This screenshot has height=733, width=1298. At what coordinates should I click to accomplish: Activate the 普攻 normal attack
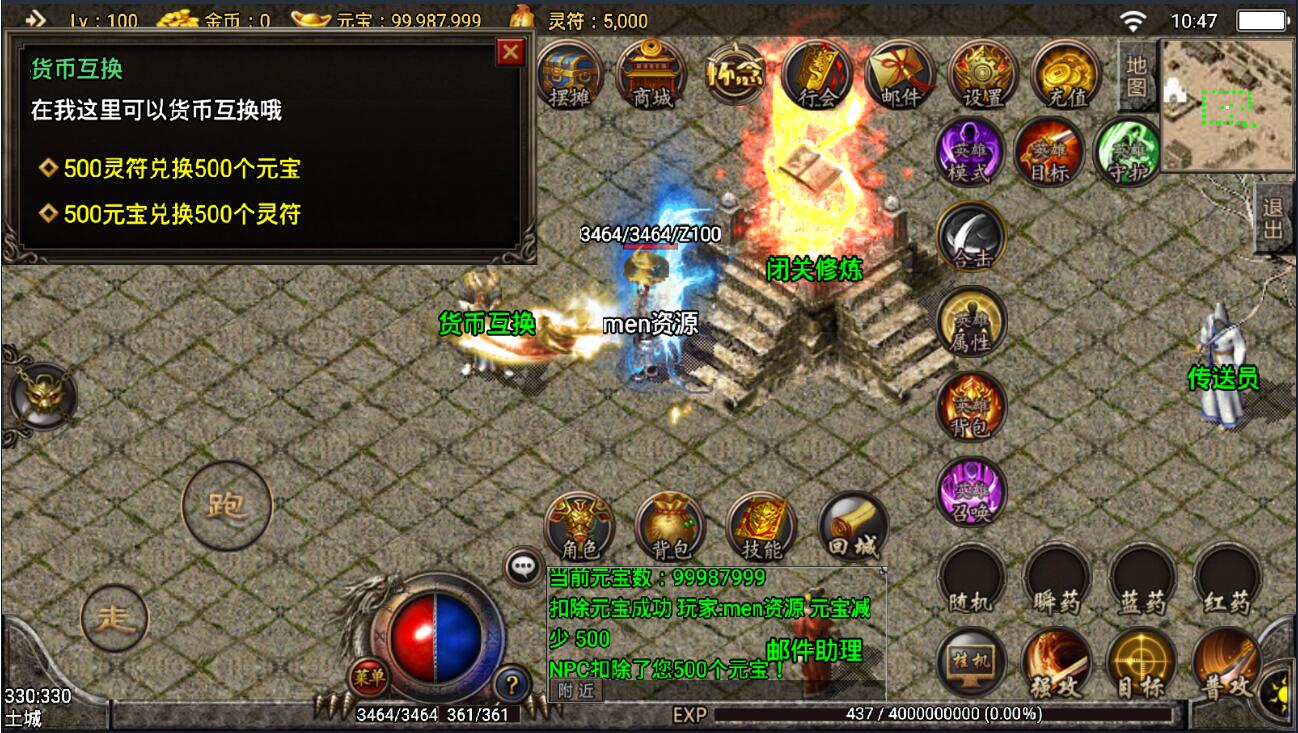point(1226,663)
